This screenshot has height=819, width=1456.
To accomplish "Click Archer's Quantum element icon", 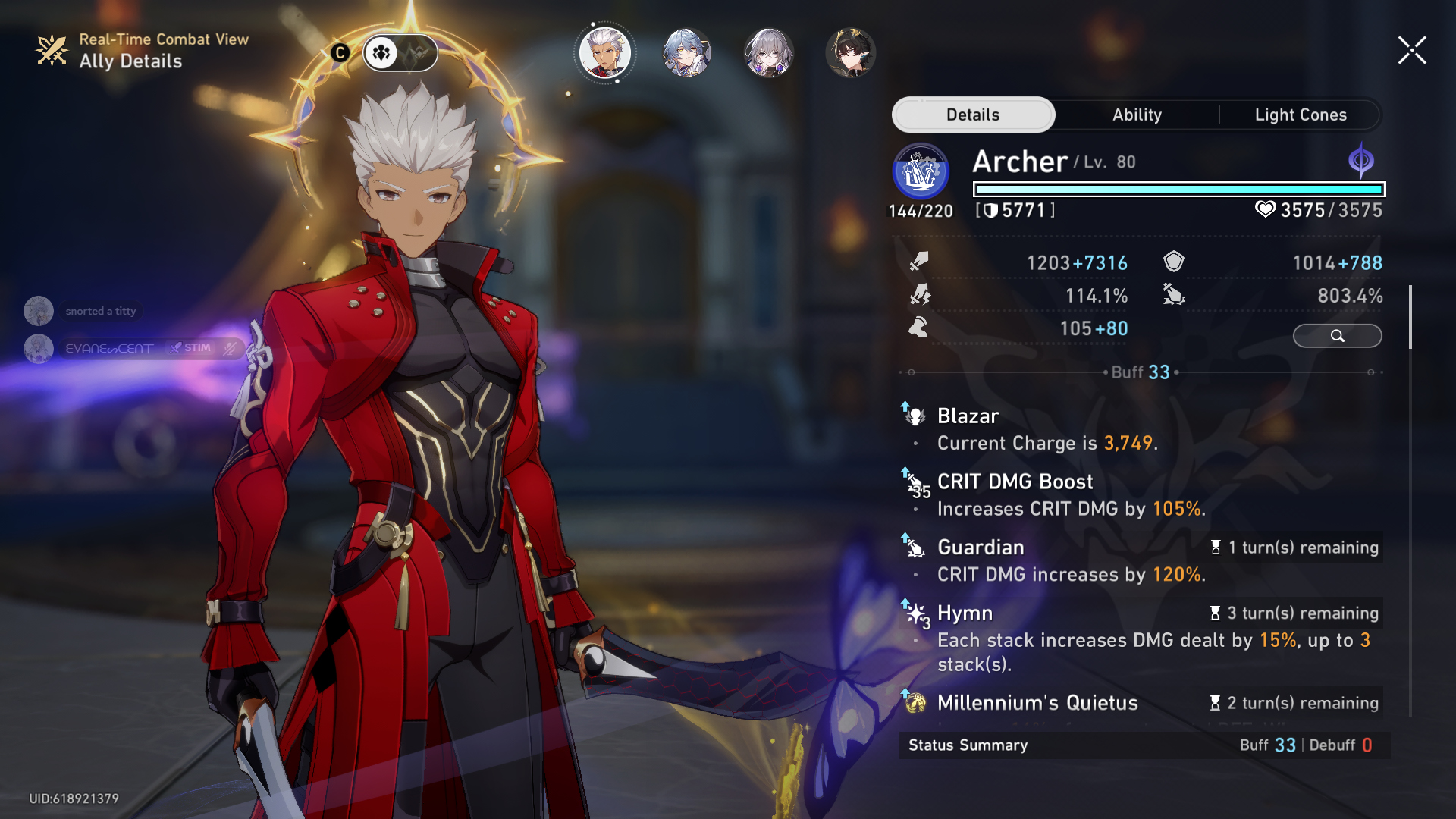I will tap(1361, 161).
